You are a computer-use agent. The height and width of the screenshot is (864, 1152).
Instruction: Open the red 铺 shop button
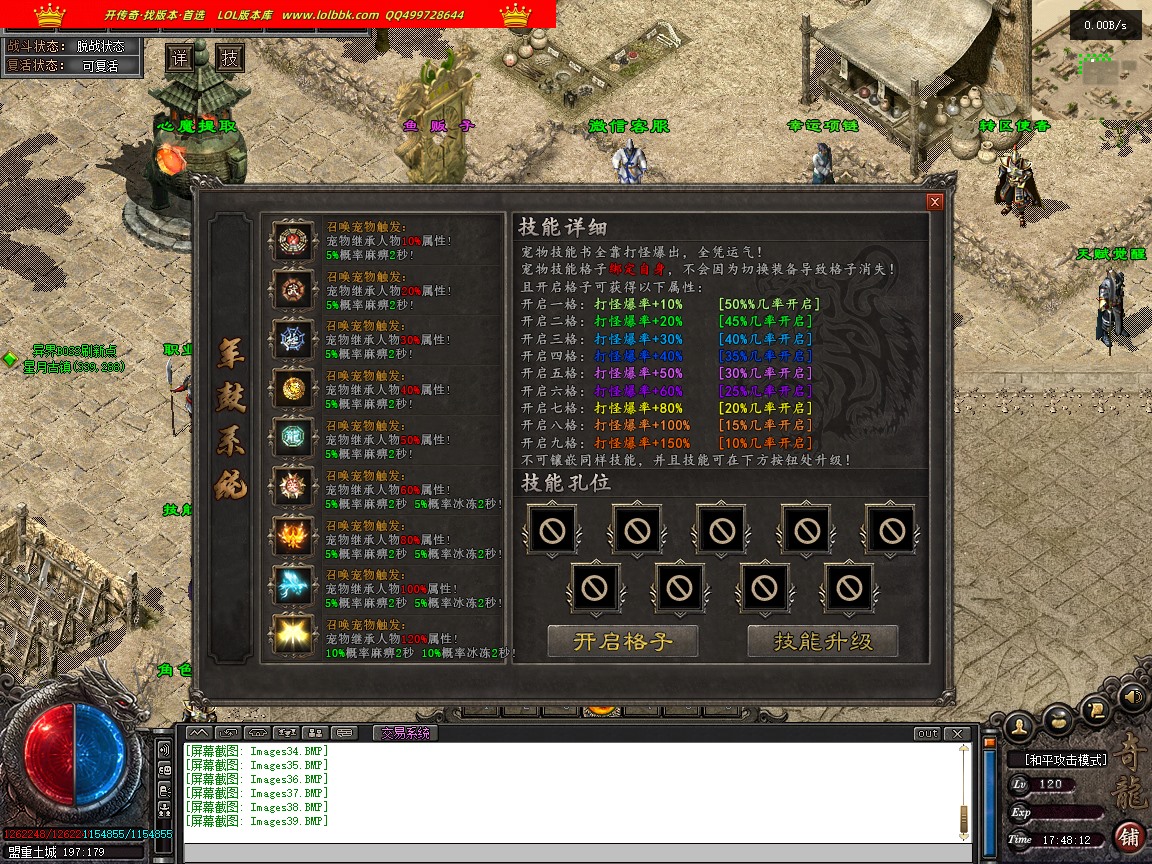pos(1129,836)
